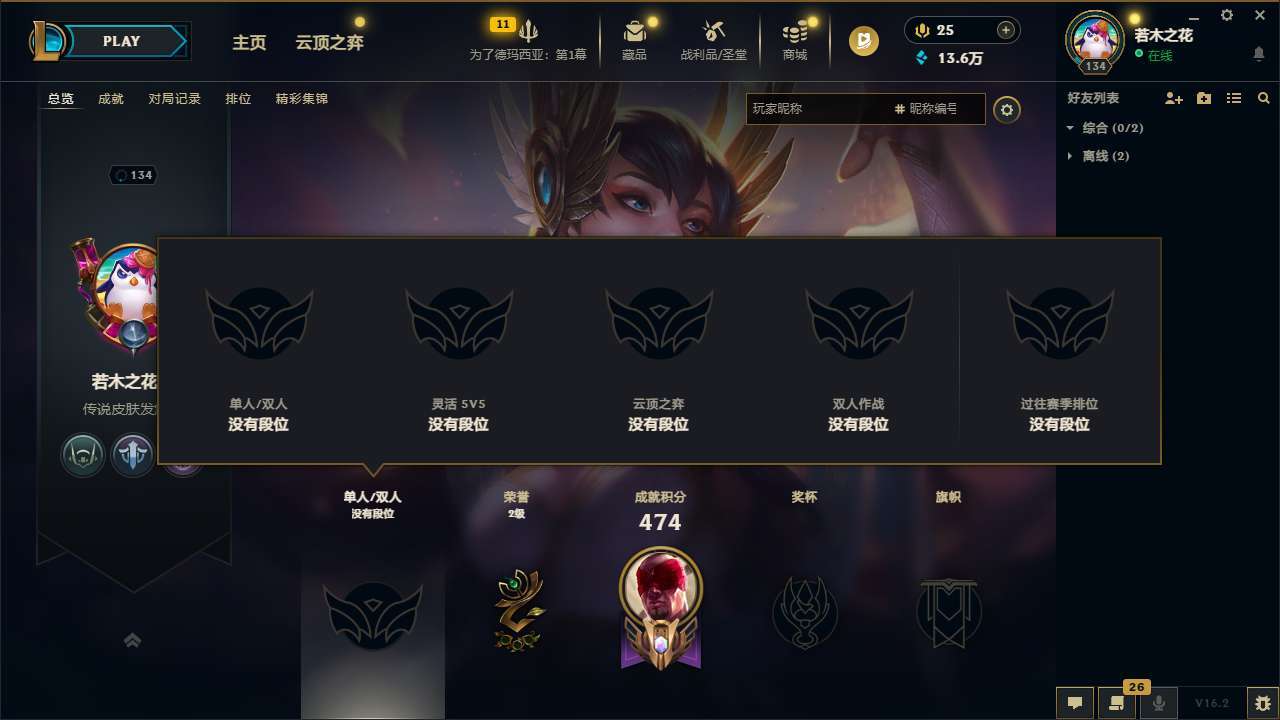Switch friend list view mode
Screen dimensions: 1280x720
[x=1233, y=98]
